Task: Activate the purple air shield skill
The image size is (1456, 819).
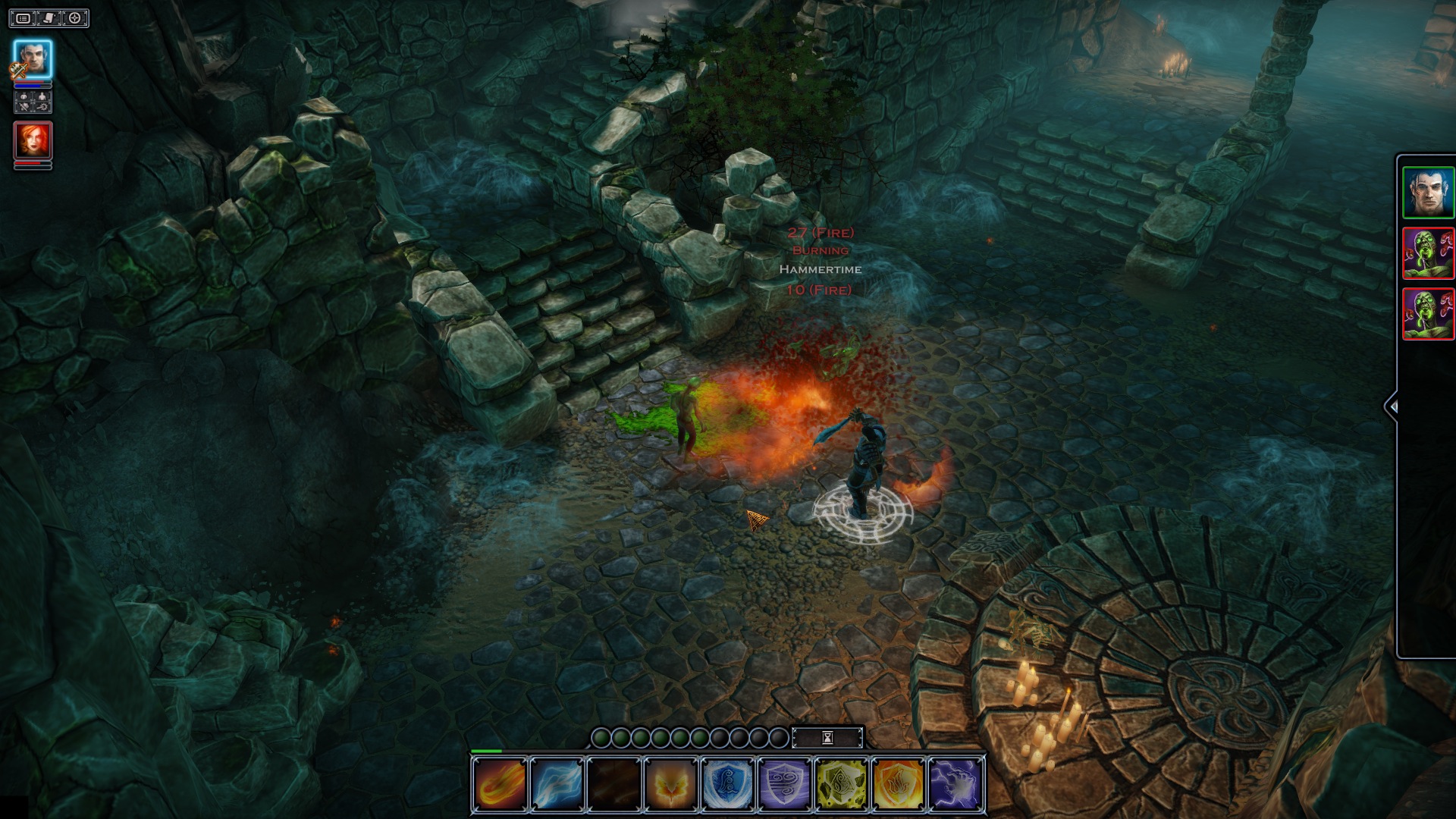Action: 784,784
